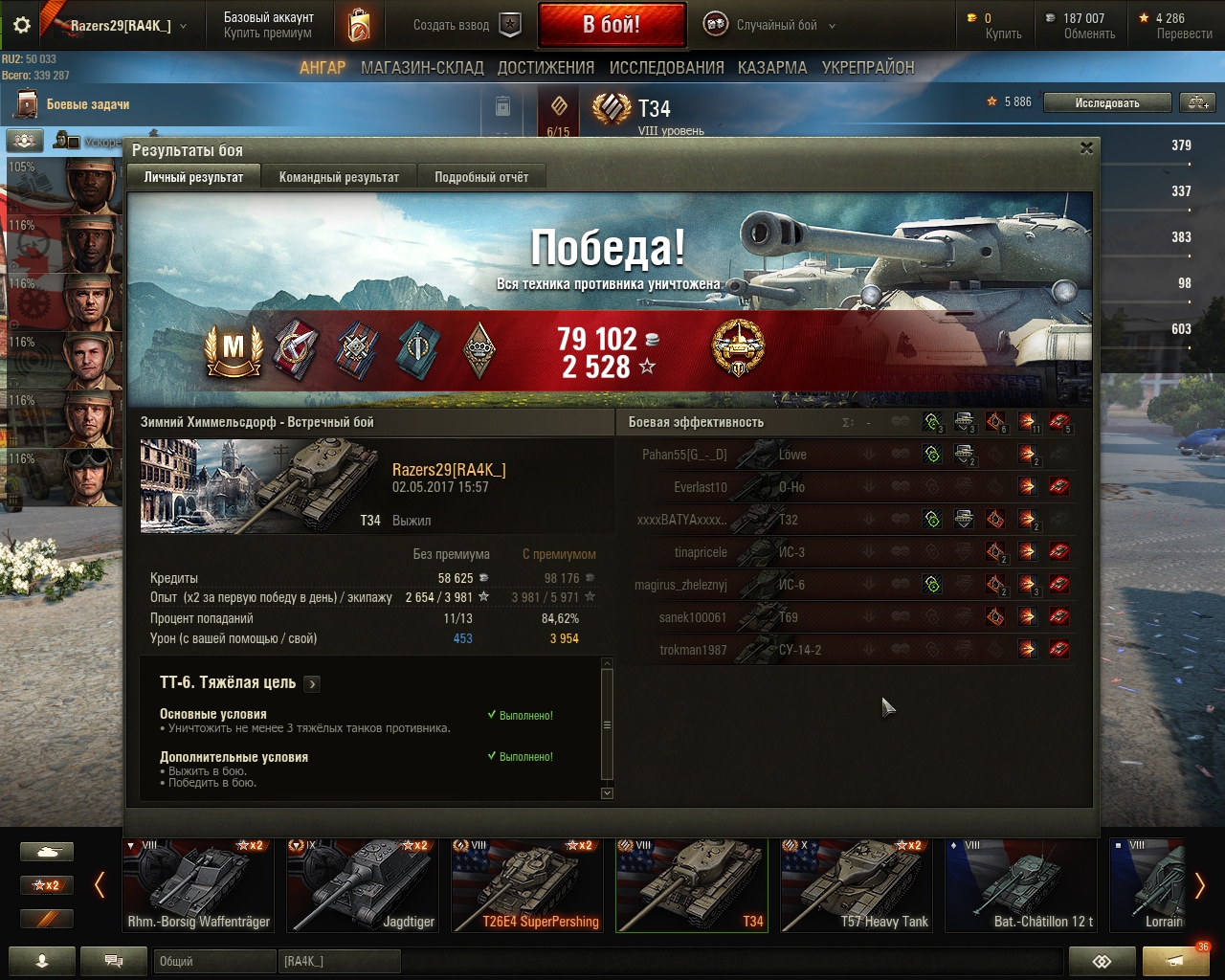1225x980 pixels.
Task: Click the Общий chat channel field
Action: pyautogui.click(x=212, y=961)
